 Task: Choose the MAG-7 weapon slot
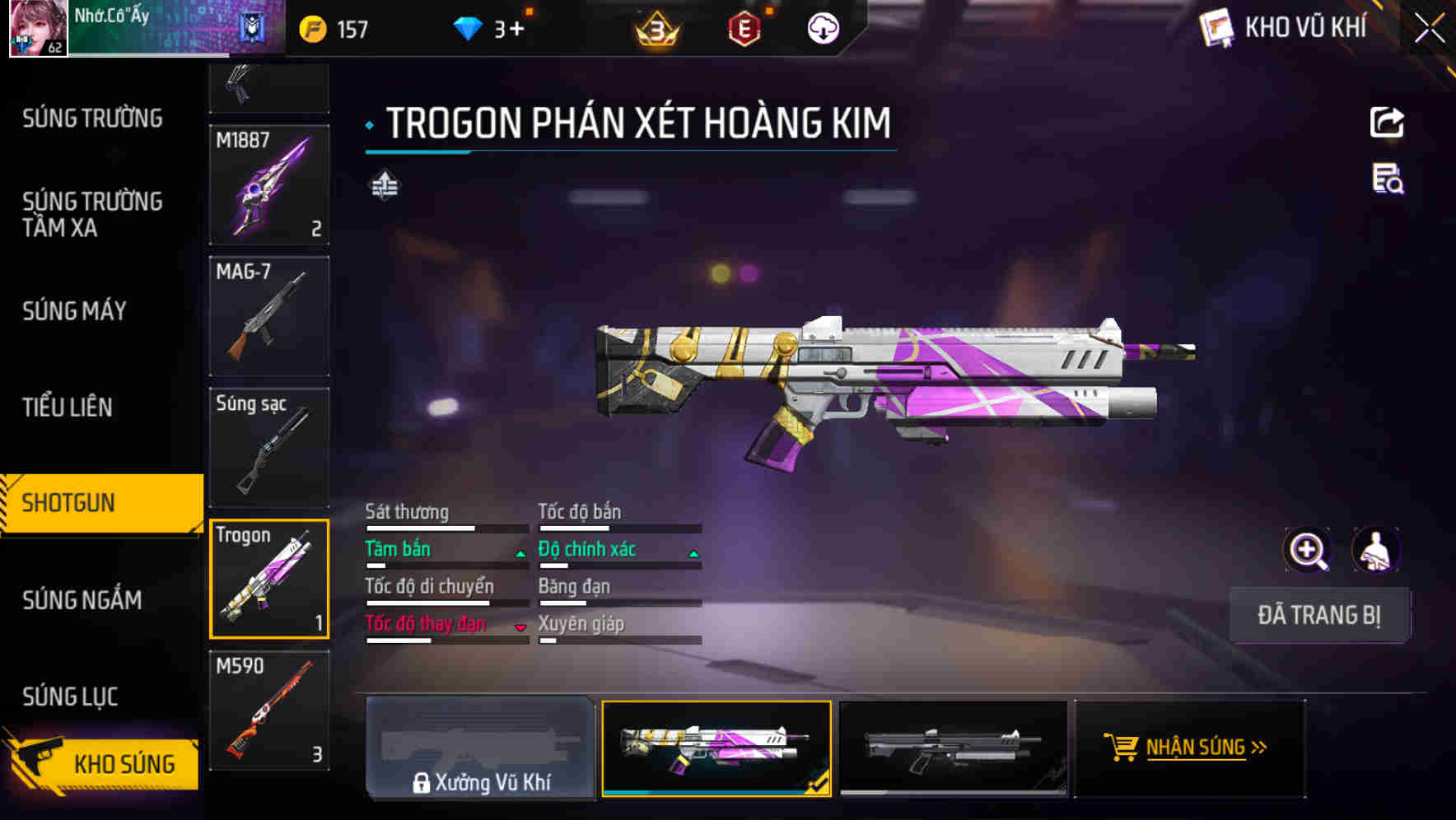pyautogui.click(x=269, y=316)
